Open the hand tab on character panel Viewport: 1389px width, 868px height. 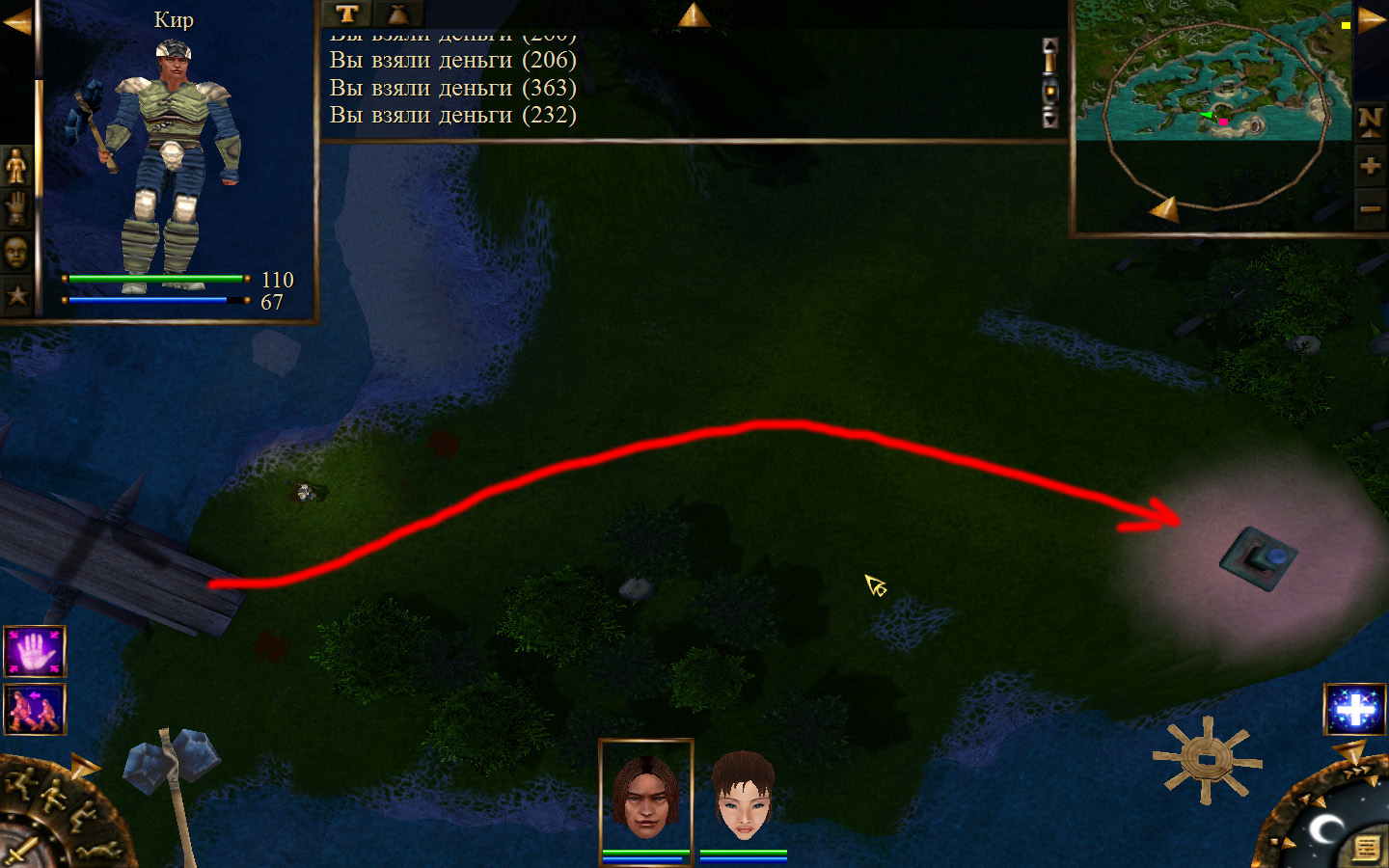[x=16, y=209]
